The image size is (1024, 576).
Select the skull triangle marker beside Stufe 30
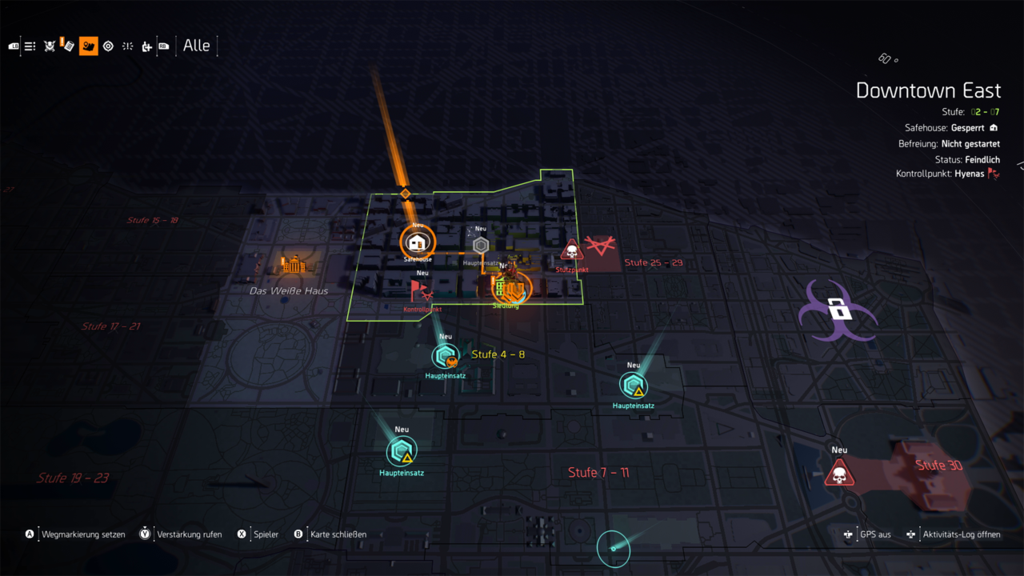click(839, 473)
